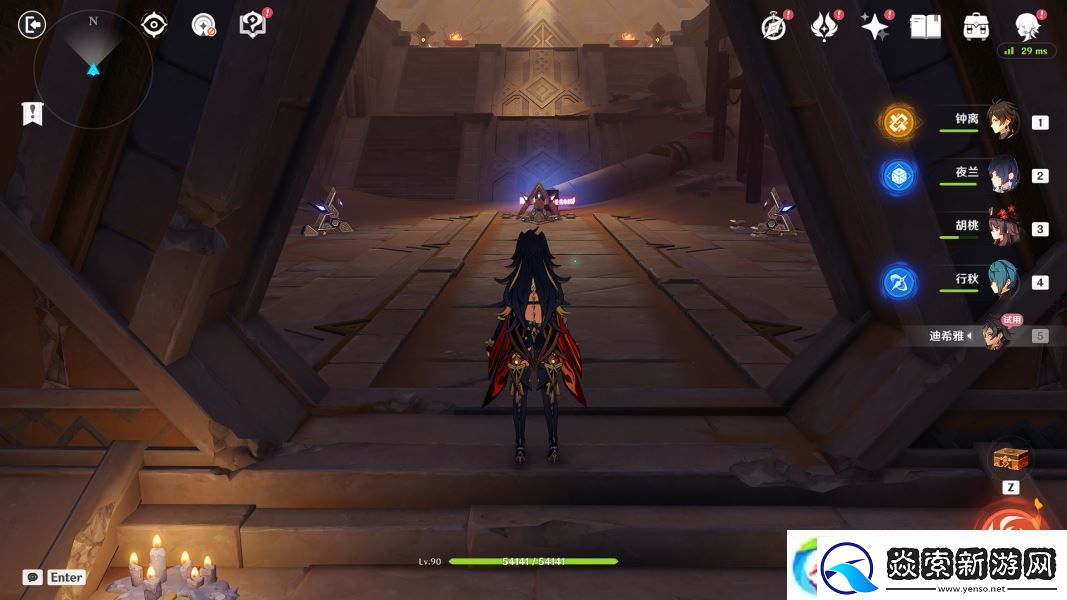This screenshot has height=600, width=1067.
Task: Click the exclamation bookmark quest icon
Action: pos(32,114)
